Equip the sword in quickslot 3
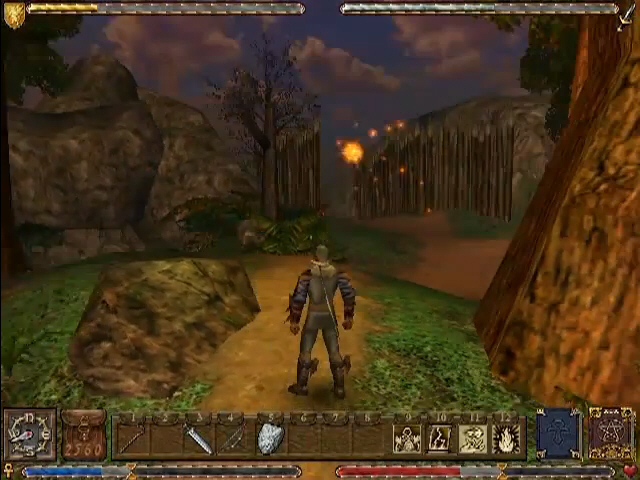 tap(198, 438)
